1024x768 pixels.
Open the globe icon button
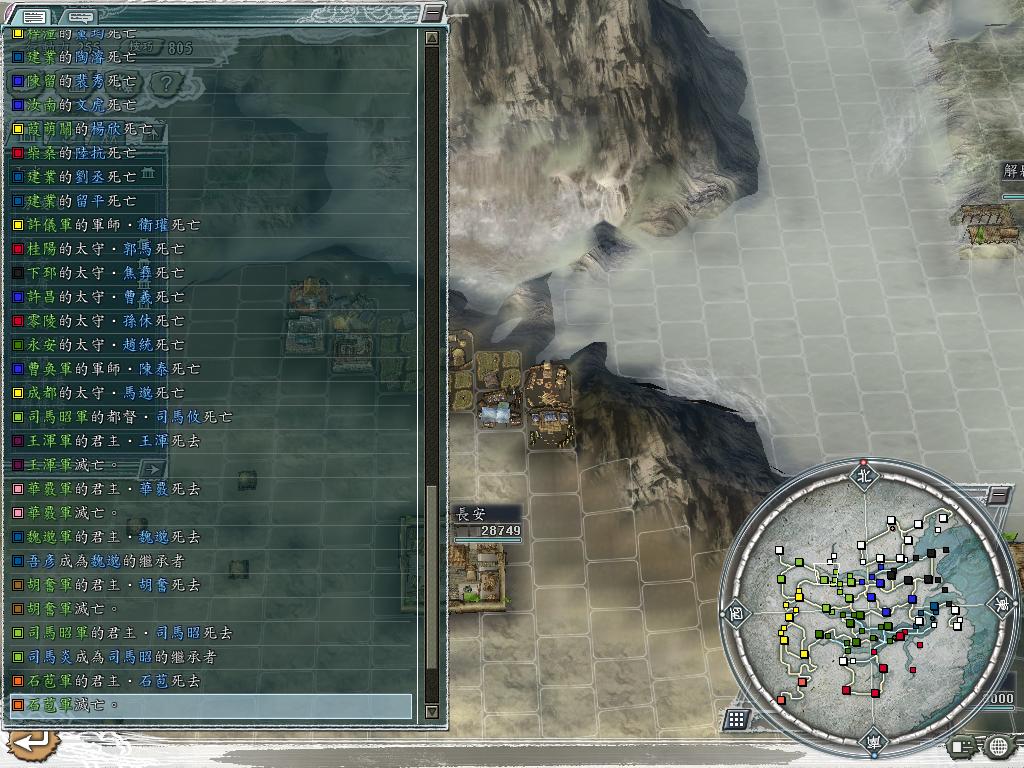[998, 745]
